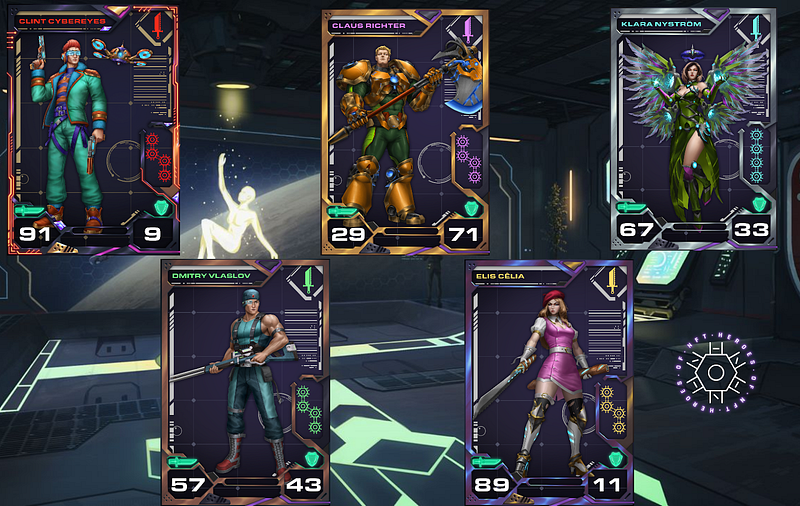
Task: Choose the Claus Richter card
Action: click(x=405, y=132)
